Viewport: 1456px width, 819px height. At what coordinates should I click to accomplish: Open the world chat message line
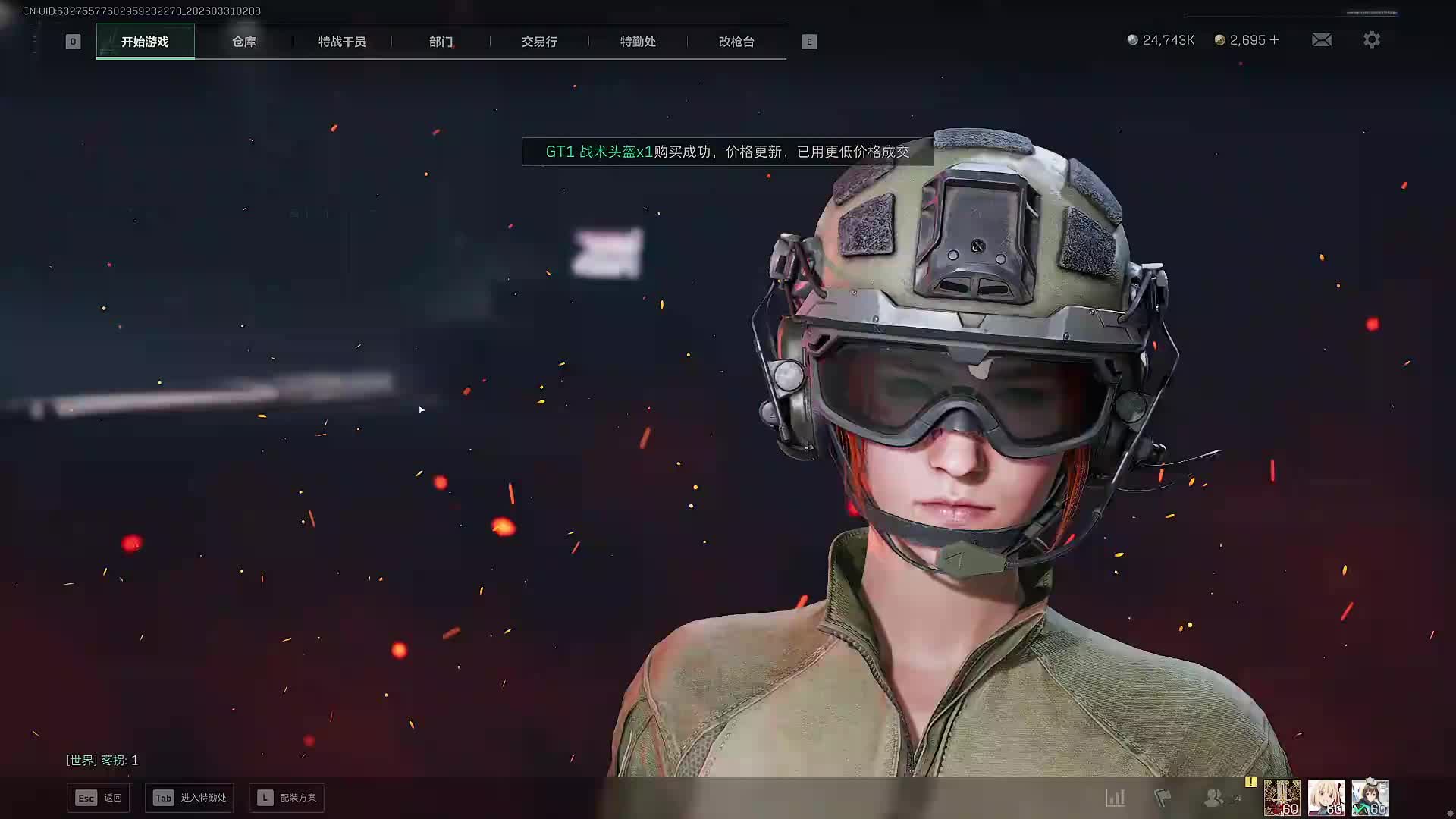102,760
